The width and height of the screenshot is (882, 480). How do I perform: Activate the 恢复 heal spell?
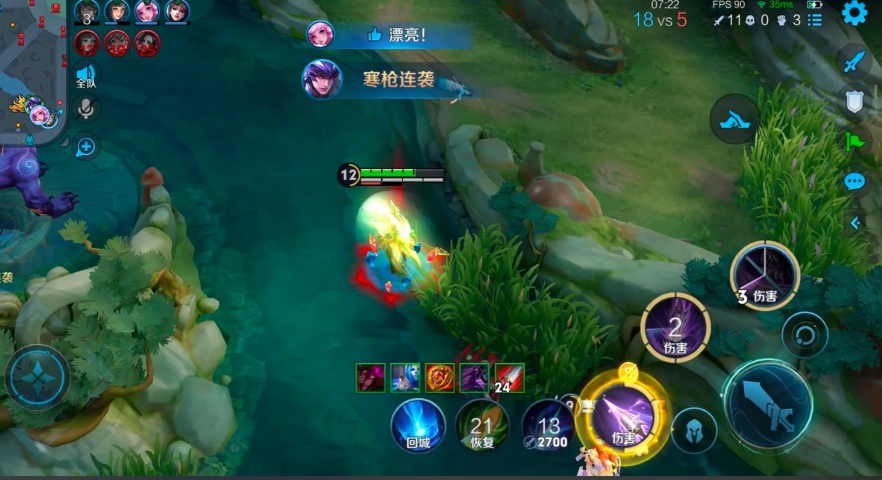[482, 425]
